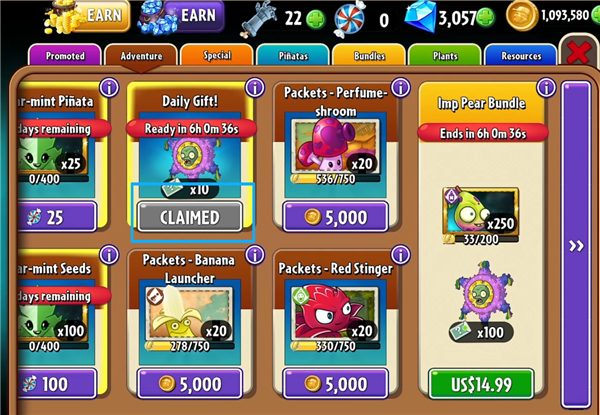Select the Resources tab
The image size is (600, 415).
[520, 56]
